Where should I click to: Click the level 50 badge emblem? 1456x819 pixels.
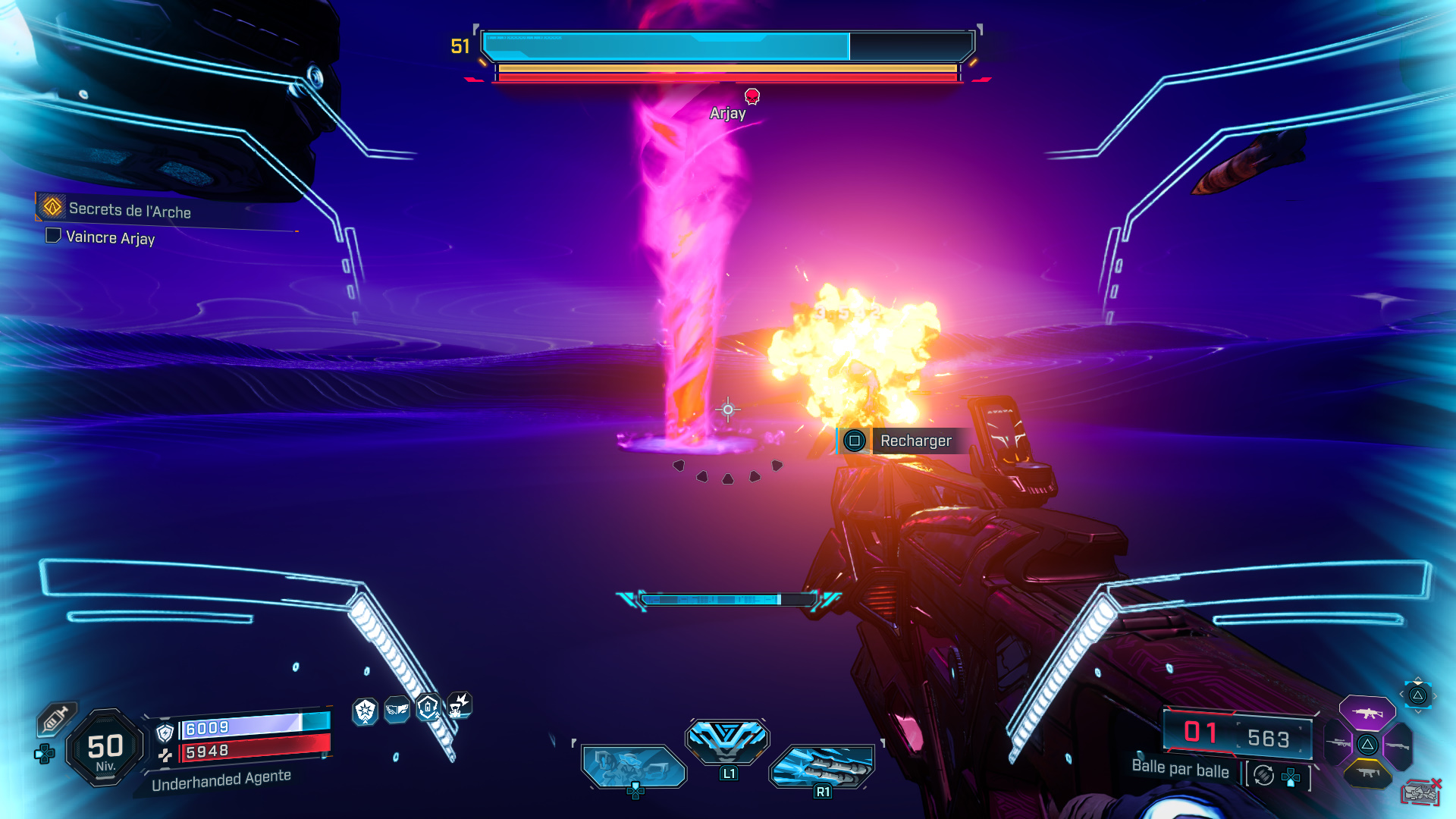tap(104, 746)
